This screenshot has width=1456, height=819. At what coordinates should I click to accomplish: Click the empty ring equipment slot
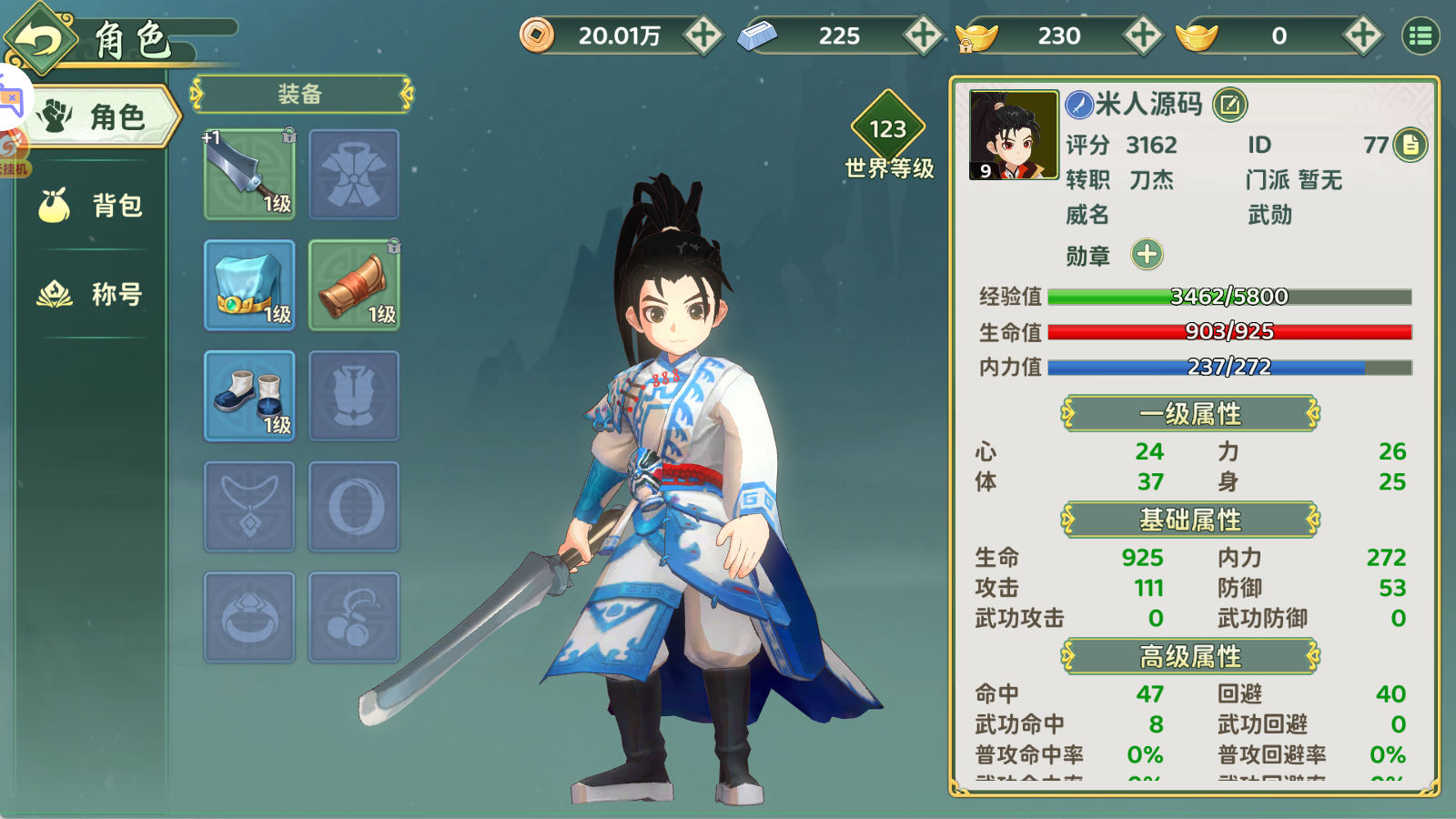point(249,617)
